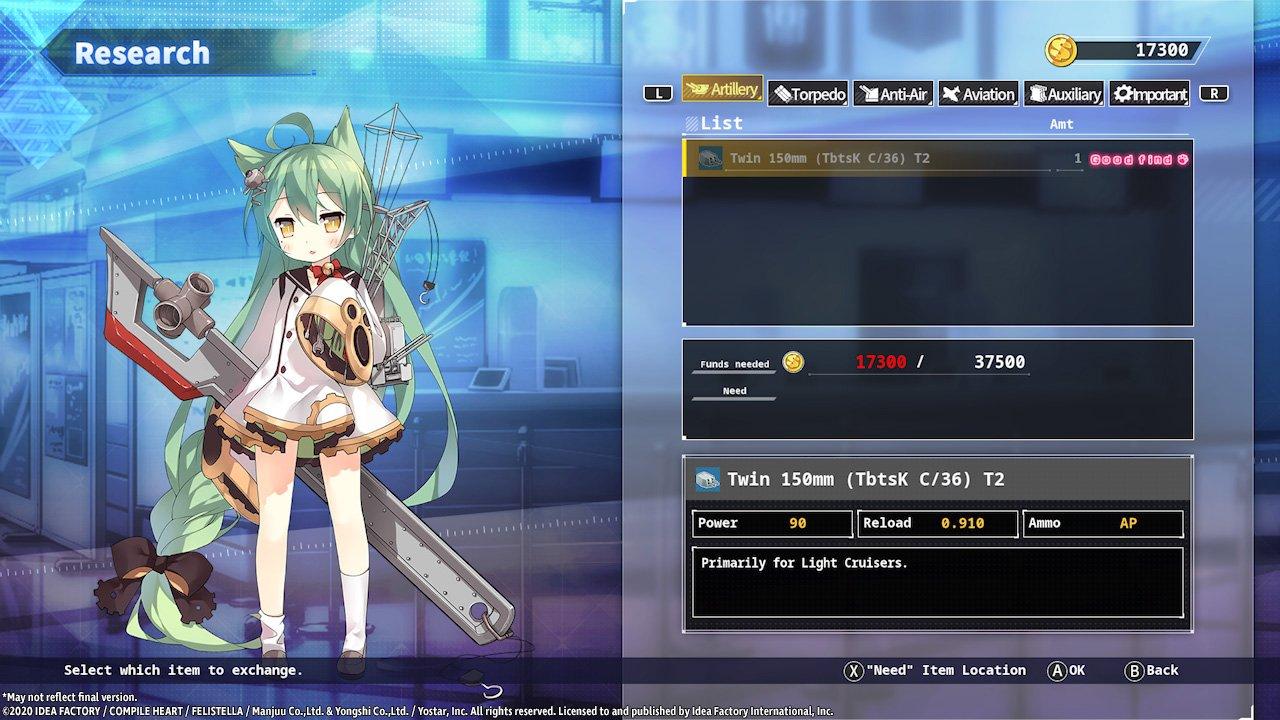
Task: Click the Important gear icon
Action: 1121,93
